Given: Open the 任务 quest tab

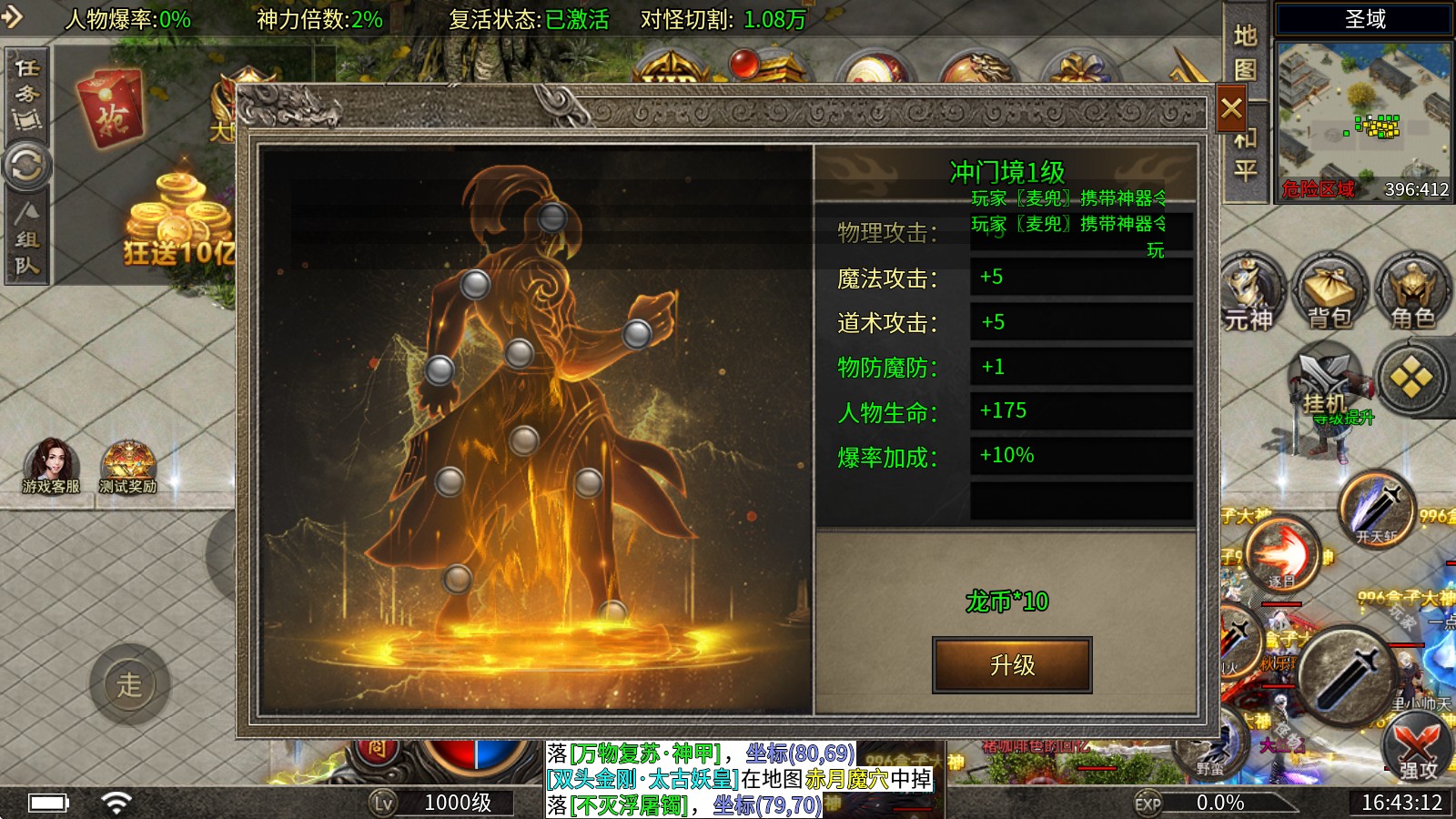Looking at the screenshot, I should 27,93.
